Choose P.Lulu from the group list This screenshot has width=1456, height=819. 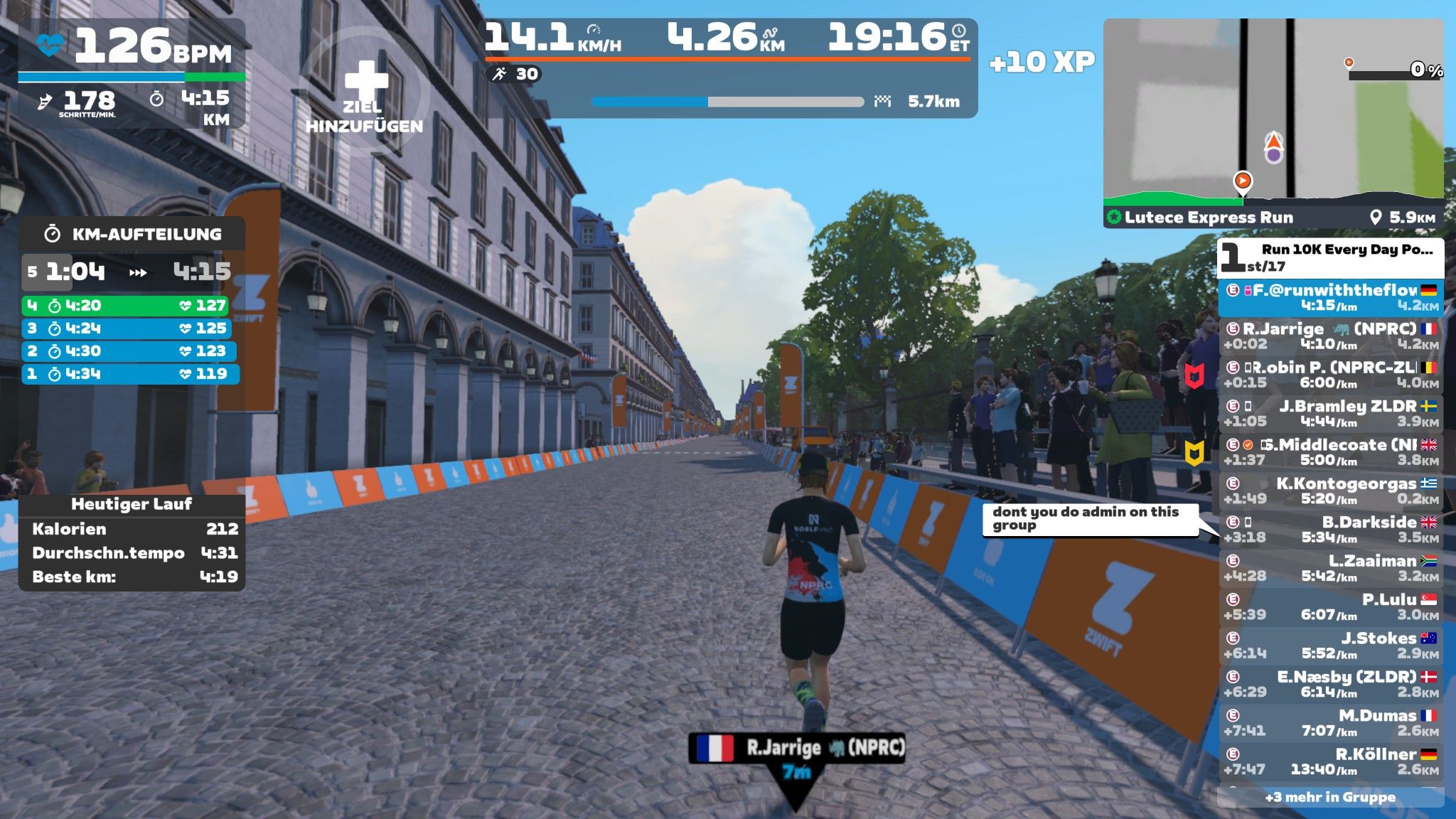[x=1331, y=606]
